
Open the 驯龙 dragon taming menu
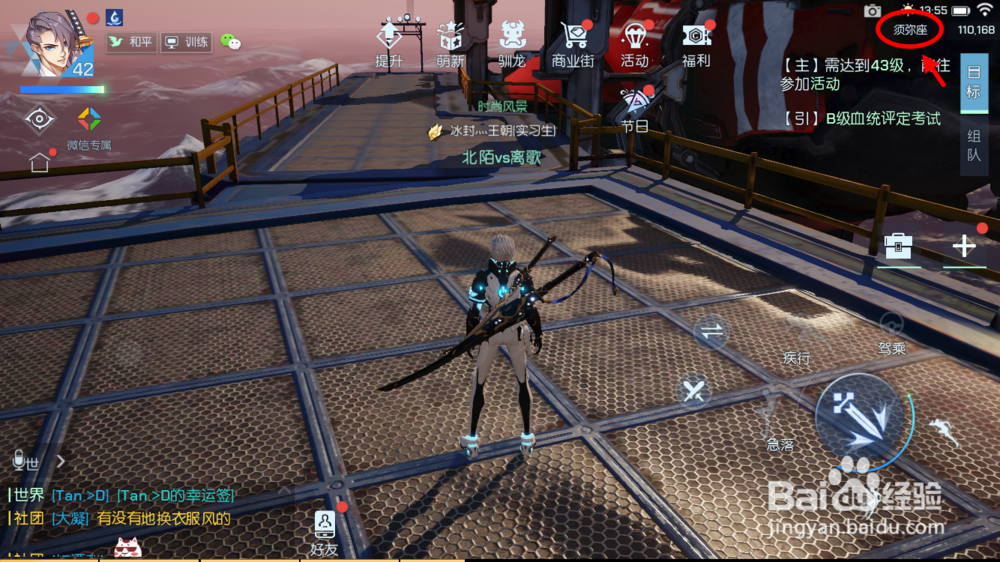click(x=512, y=42)
